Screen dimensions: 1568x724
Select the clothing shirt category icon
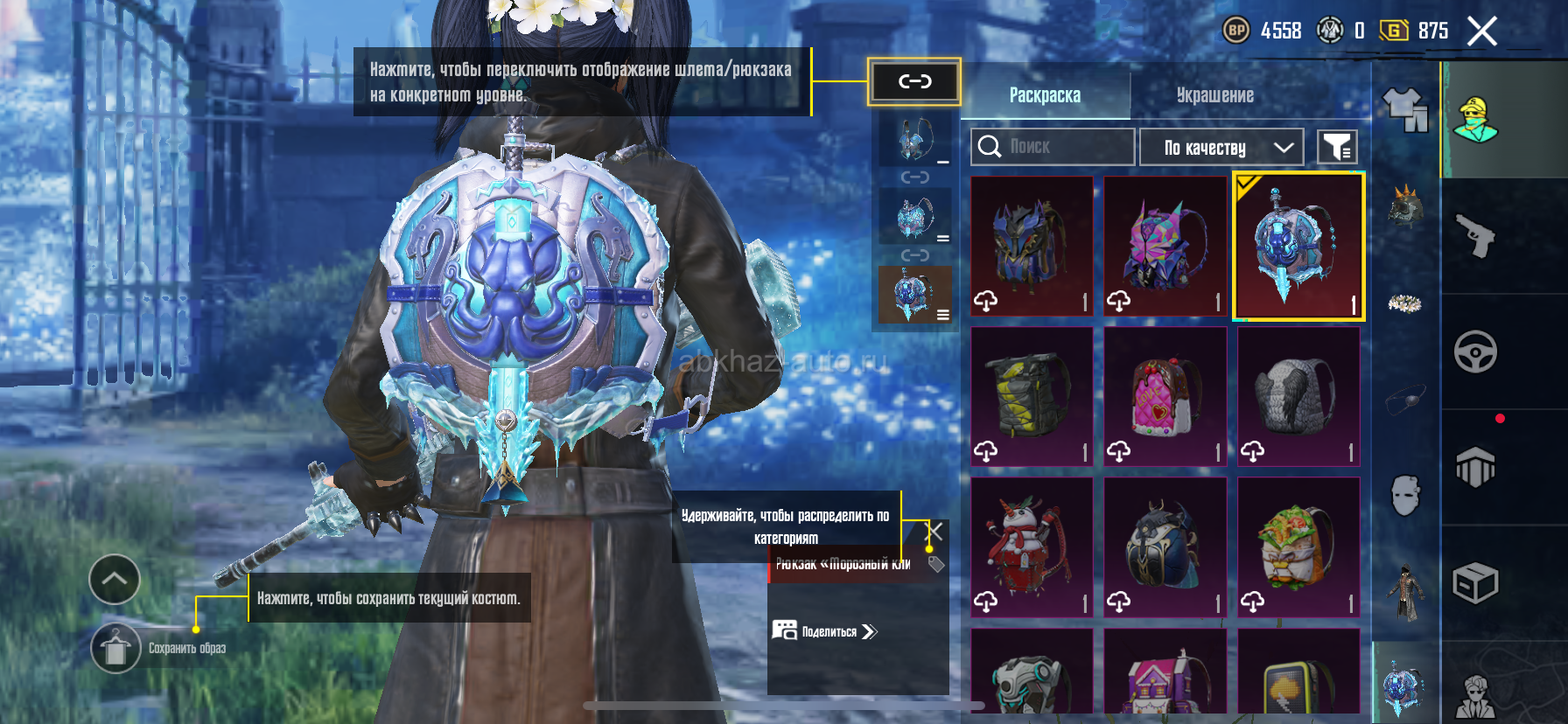[1405, 110]
